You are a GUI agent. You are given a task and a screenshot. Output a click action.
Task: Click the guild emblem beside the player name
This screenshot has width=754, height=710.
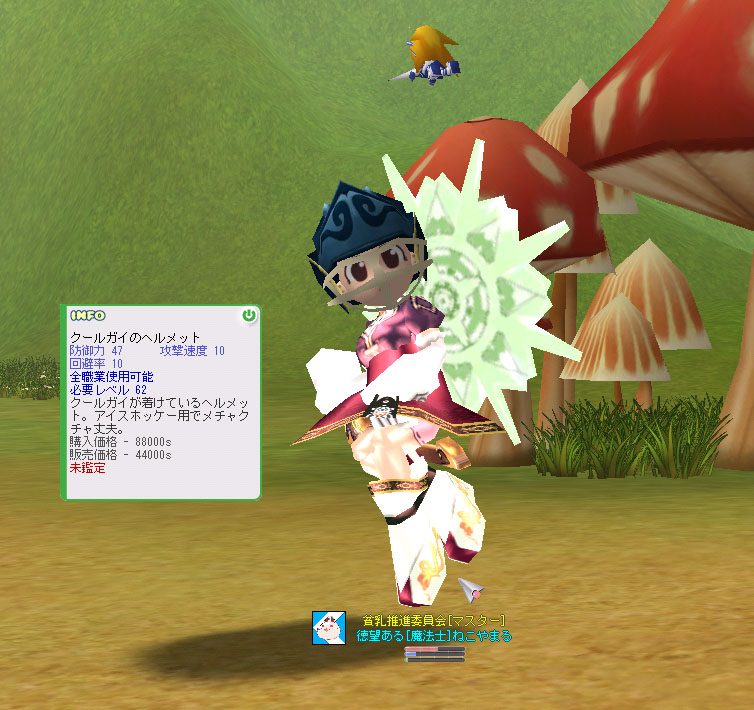coord(329,628)
